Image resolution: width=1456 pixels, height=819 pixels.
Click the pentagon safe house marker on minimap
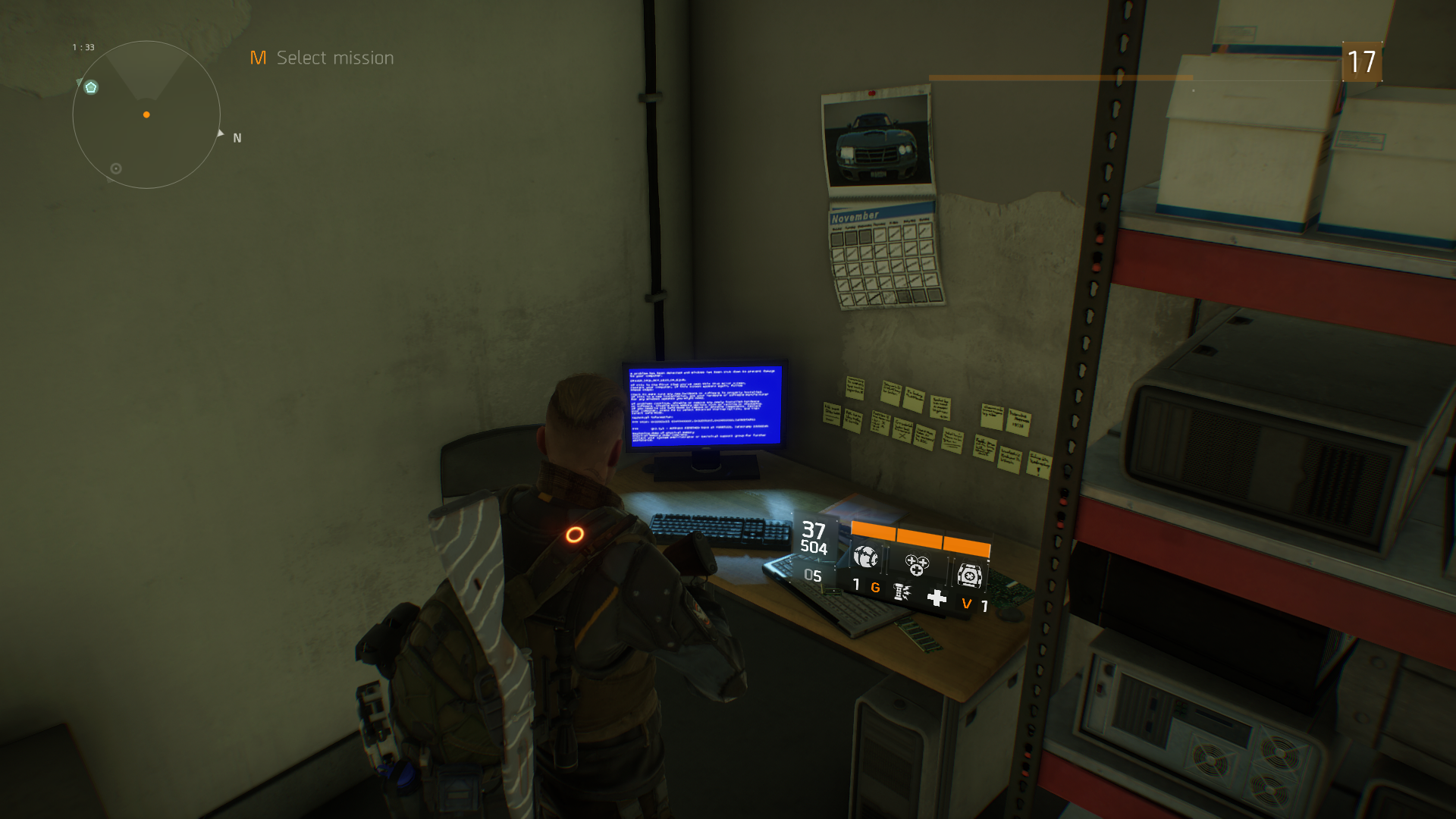click(91, 88)
